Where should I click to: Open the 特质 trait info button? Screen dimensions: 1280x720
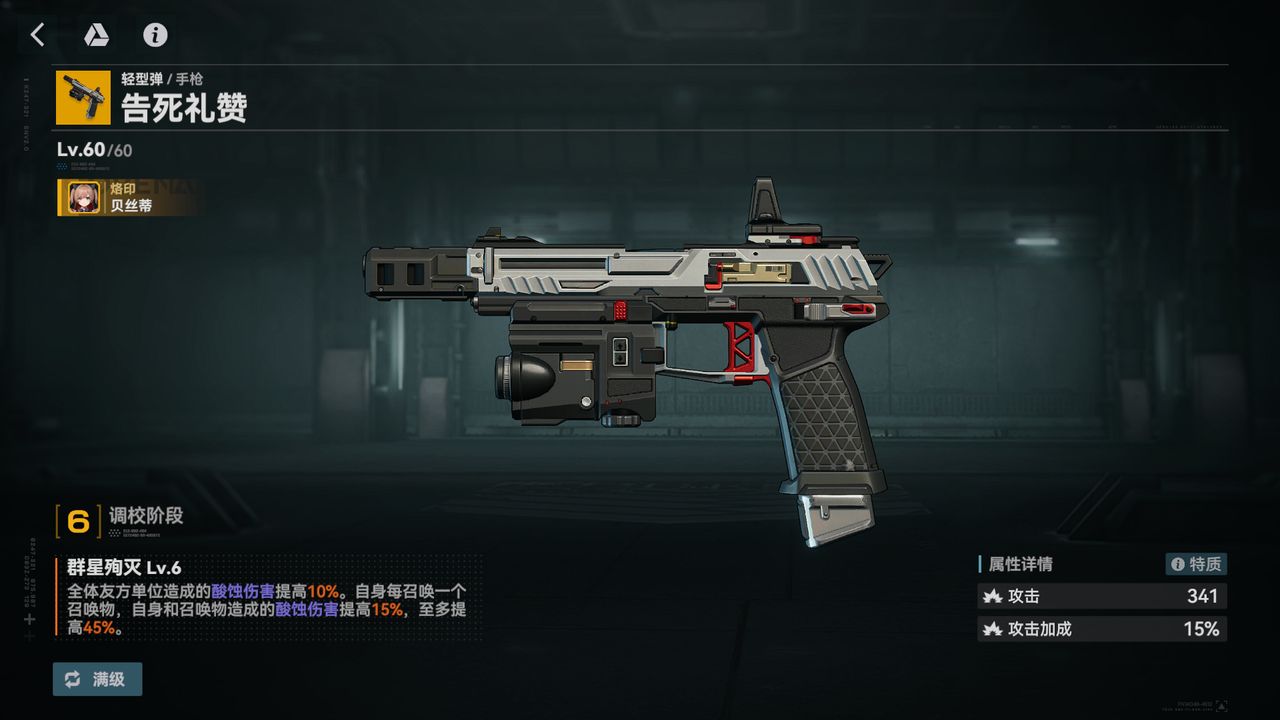tap(1196, 564)
